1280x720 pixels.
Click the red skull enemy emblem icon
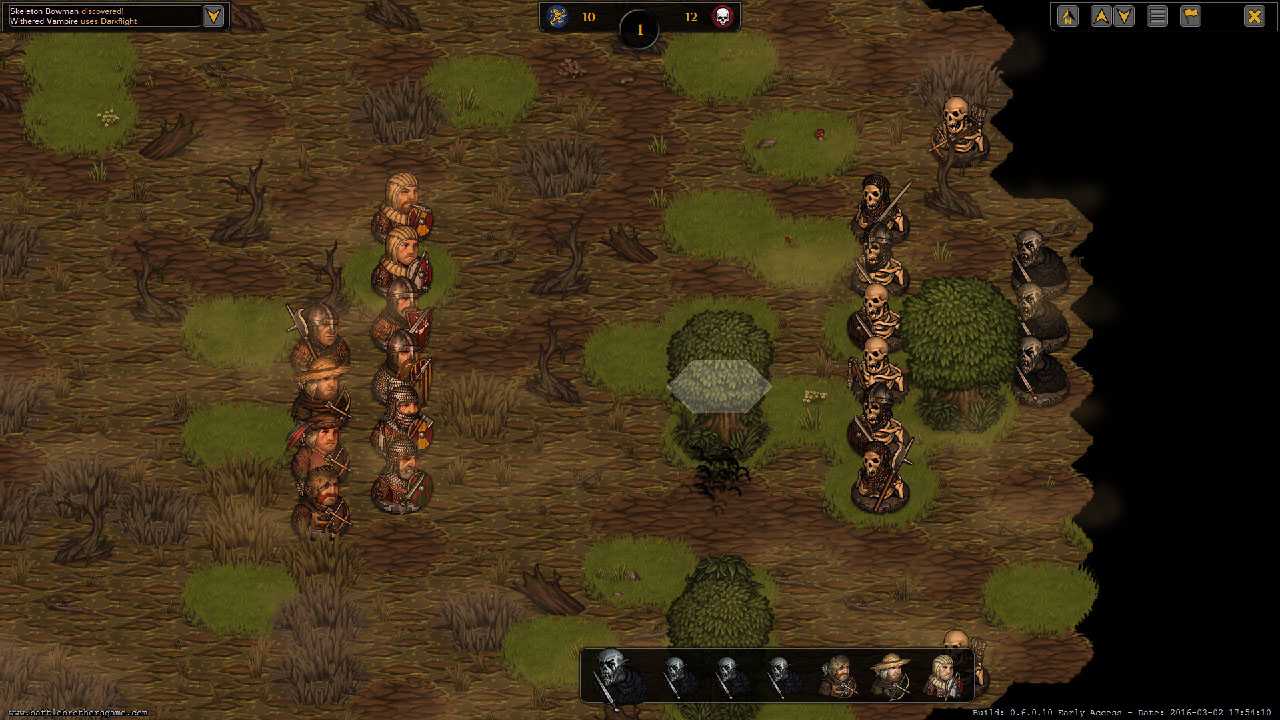pyautogui.click(x=721, y=17)
